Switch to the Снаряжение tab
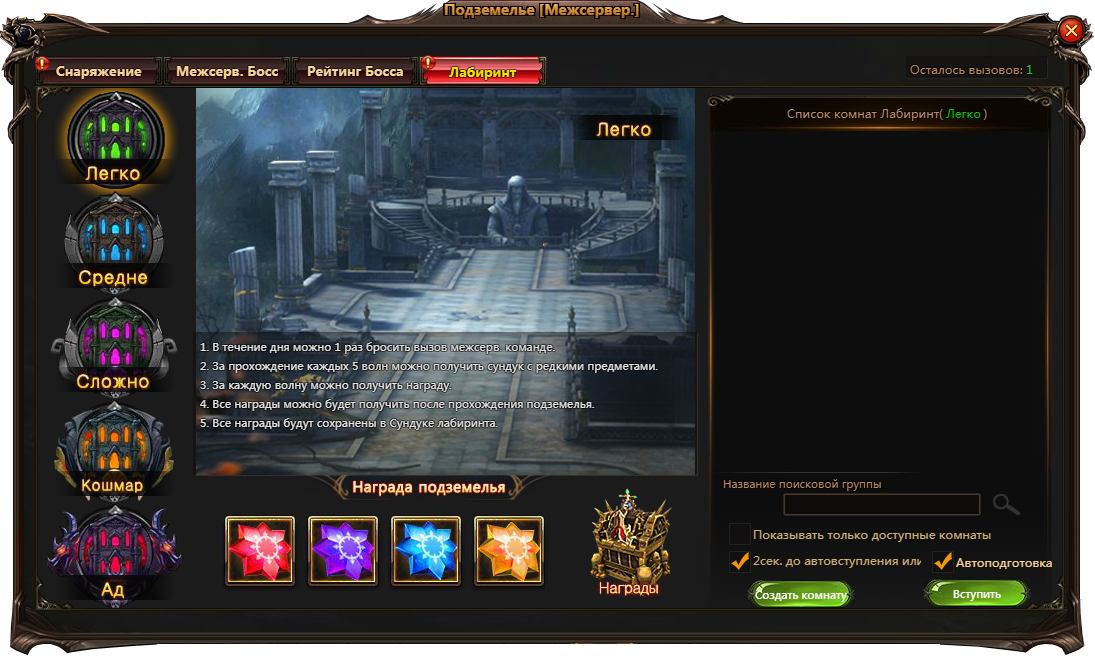The height and width of the screenshot is (656, 1095). click(97, 71)
